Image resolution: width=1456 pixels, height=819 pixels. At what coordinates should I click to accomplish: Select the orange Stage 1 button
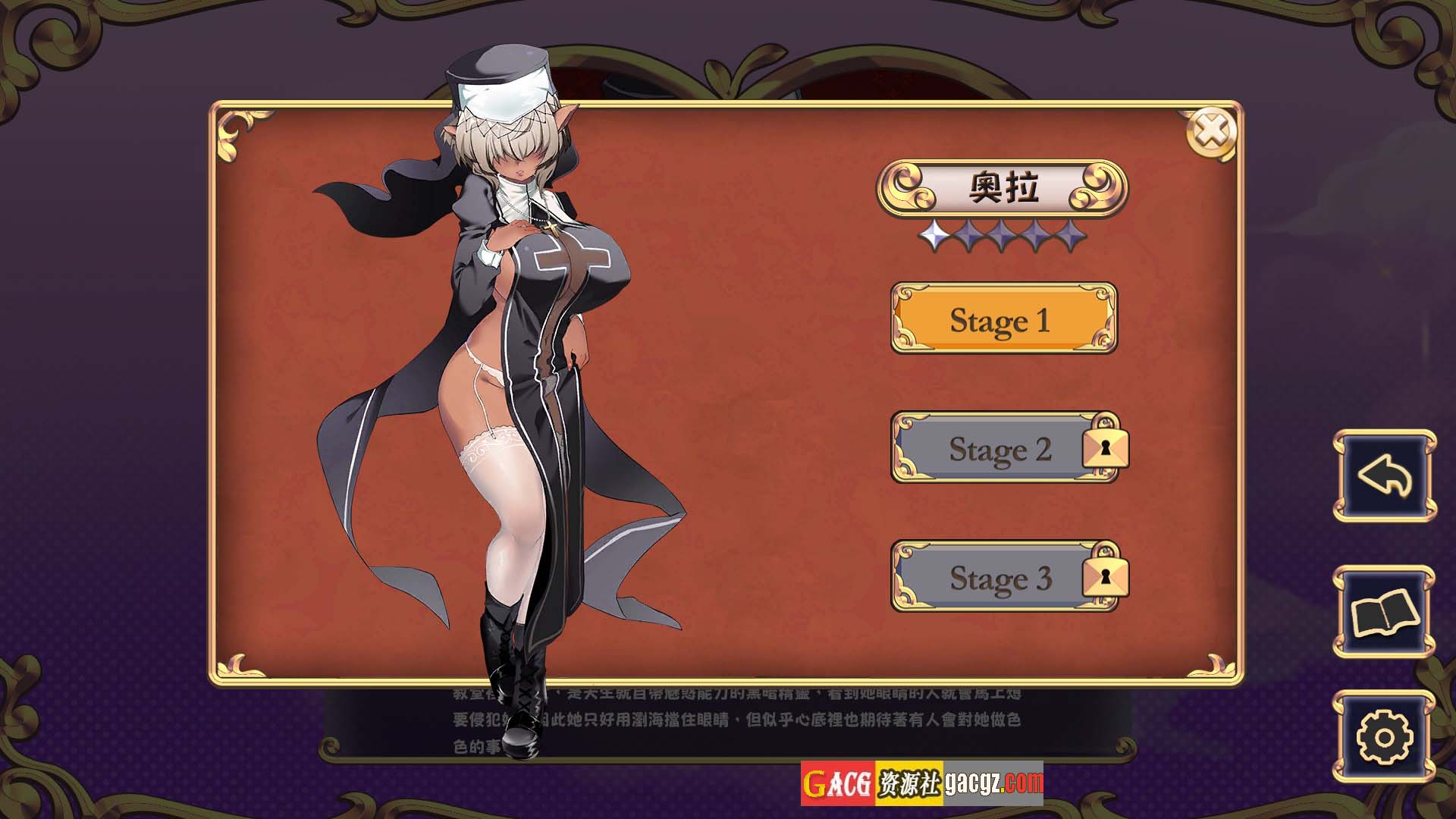click(1003, 319)
